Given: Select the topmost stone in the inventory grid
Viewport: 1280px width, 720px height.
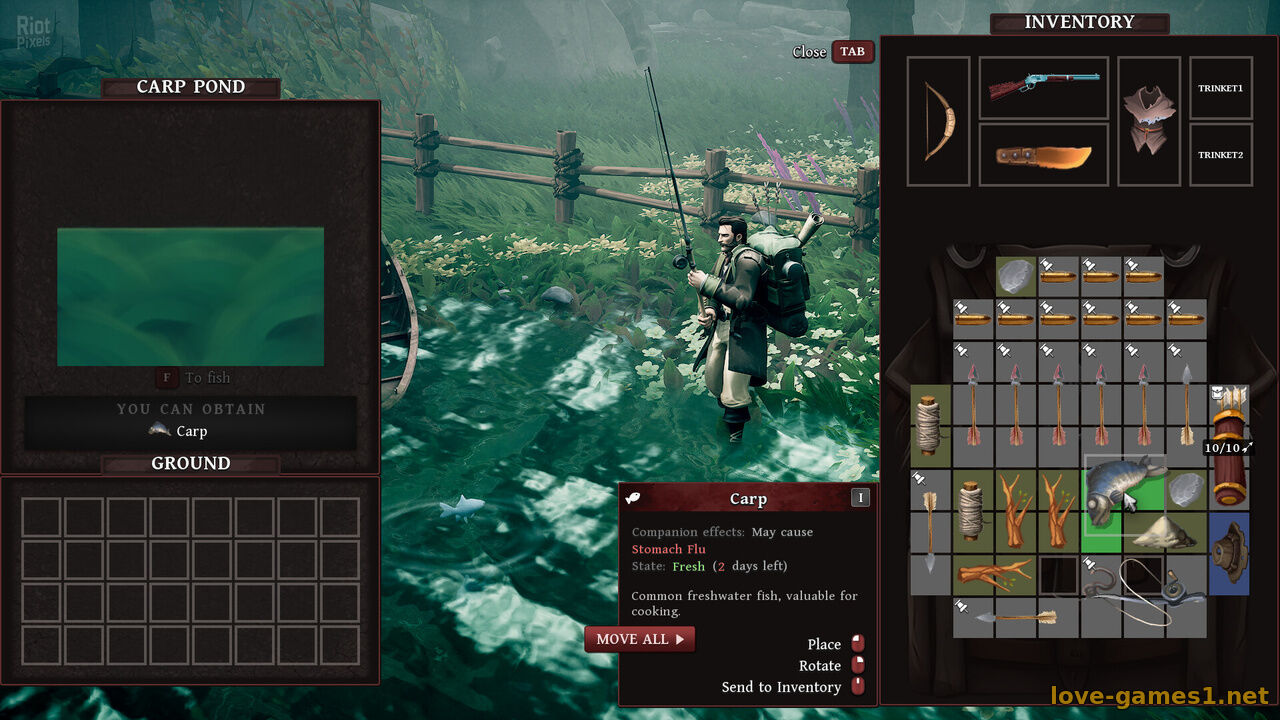Looking at the screenshot, I should (x=1016, y=277).
